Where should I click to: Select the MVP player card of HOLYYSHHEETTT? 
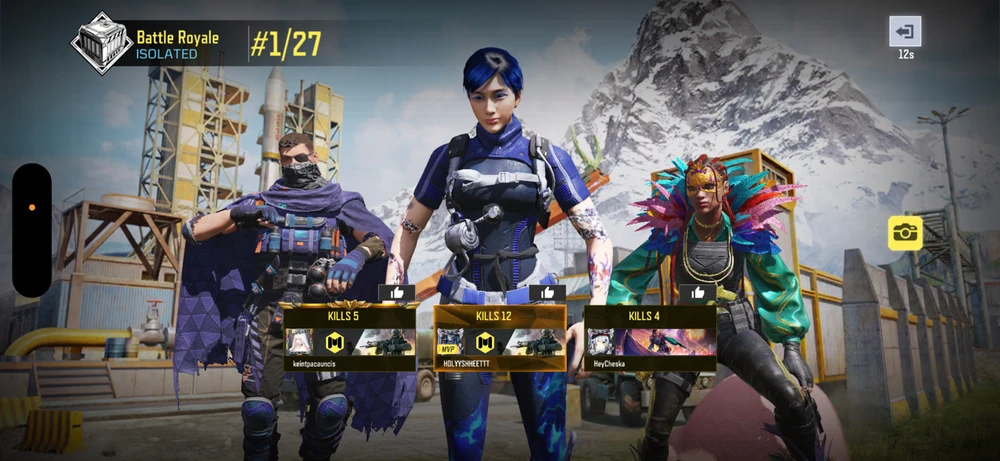click(x=500, y=338)
